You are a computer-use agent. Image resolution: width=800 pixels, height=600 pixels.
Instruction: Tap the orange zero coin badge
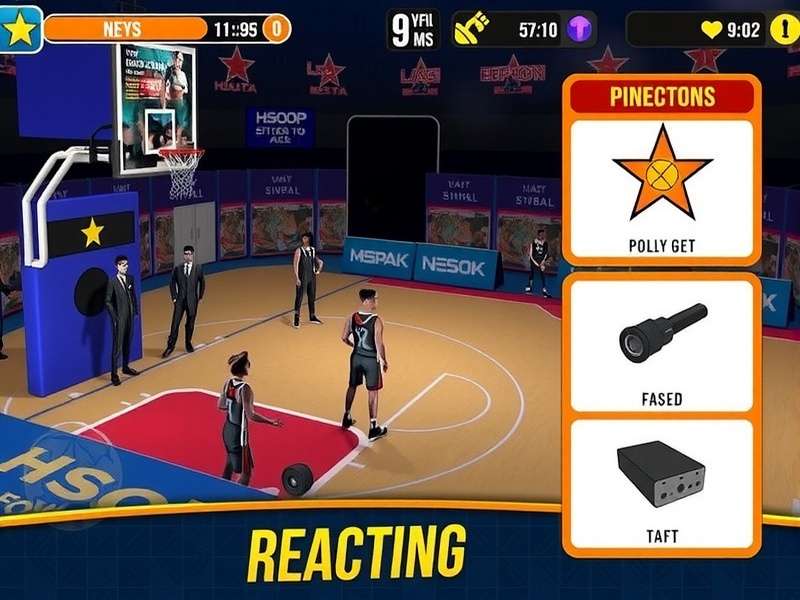277,30
